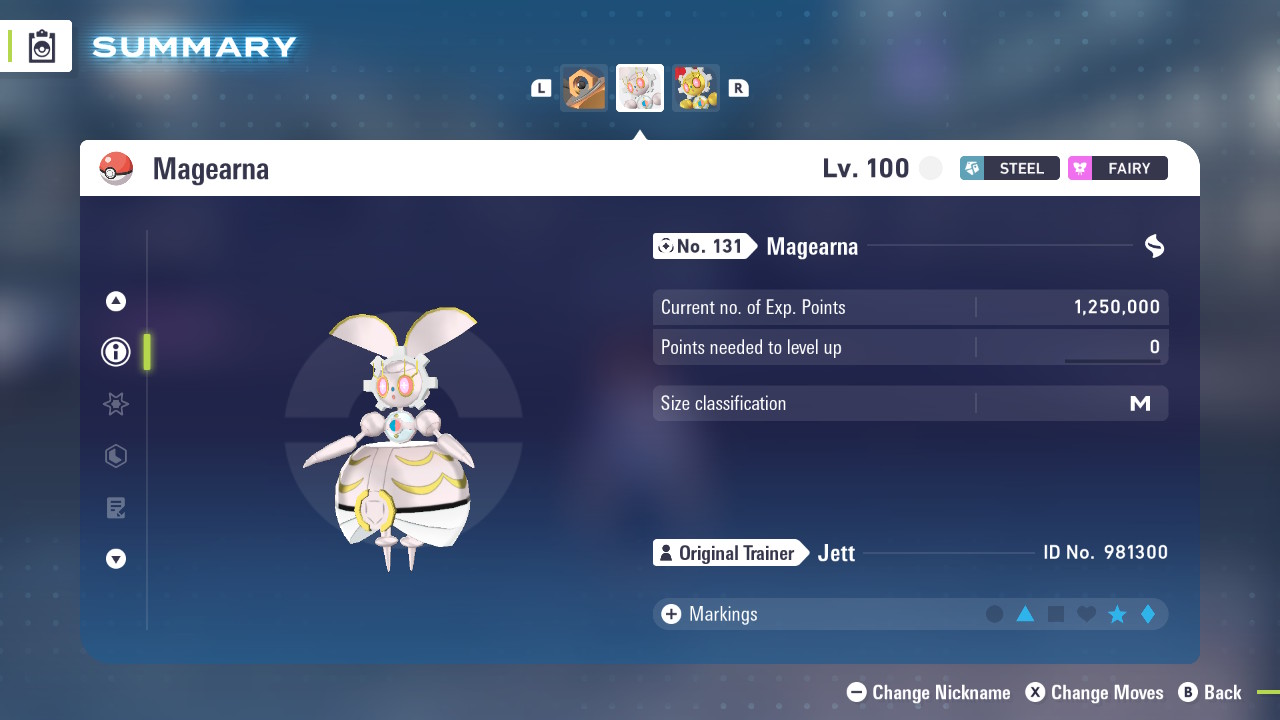Disable the blue triangle marking
1280x720 pixels.
coord(1026,614)
